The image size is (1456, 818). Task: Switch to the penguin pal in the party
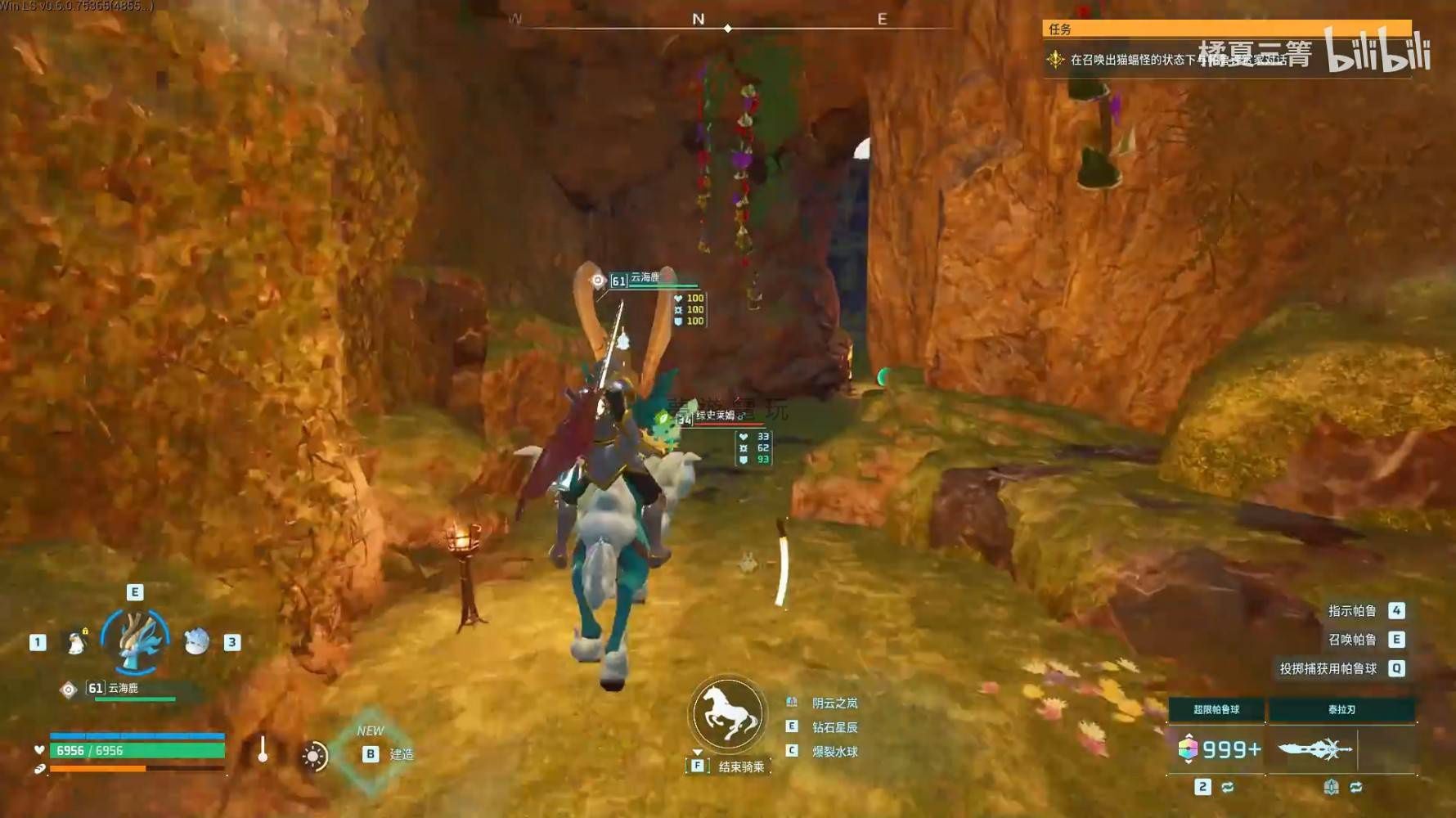tap(76, 643)
